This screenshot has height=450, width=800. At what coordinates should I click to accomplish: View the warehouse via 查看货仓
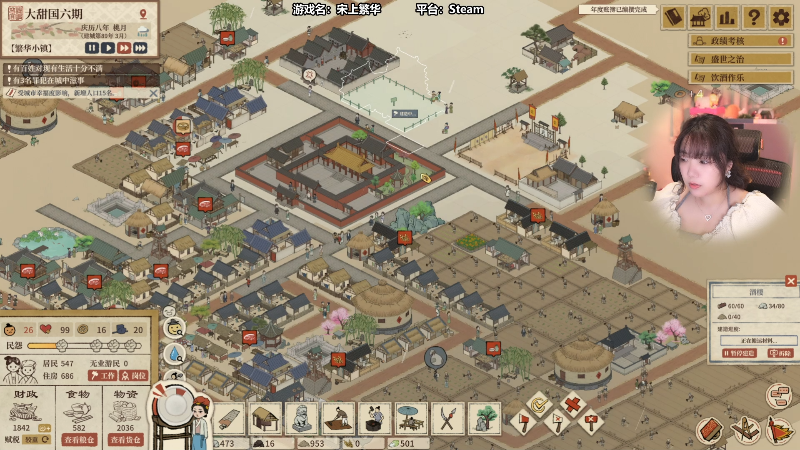tap(125, 439)
